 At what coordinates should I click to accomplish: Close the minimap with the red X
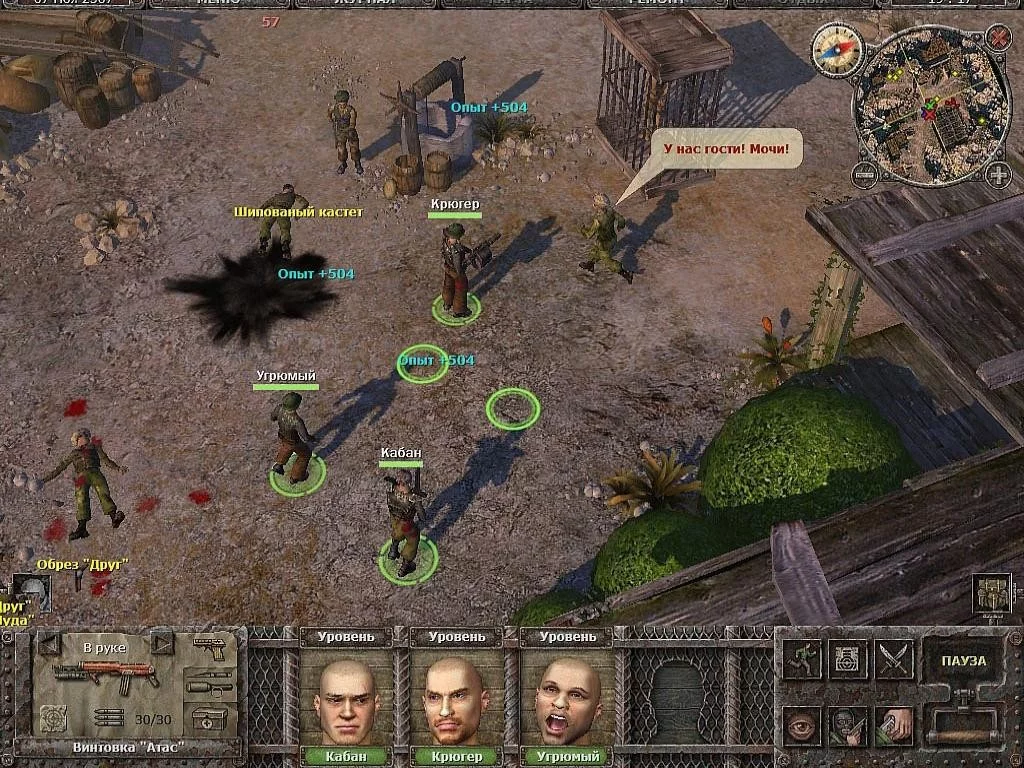pos(998,39)
